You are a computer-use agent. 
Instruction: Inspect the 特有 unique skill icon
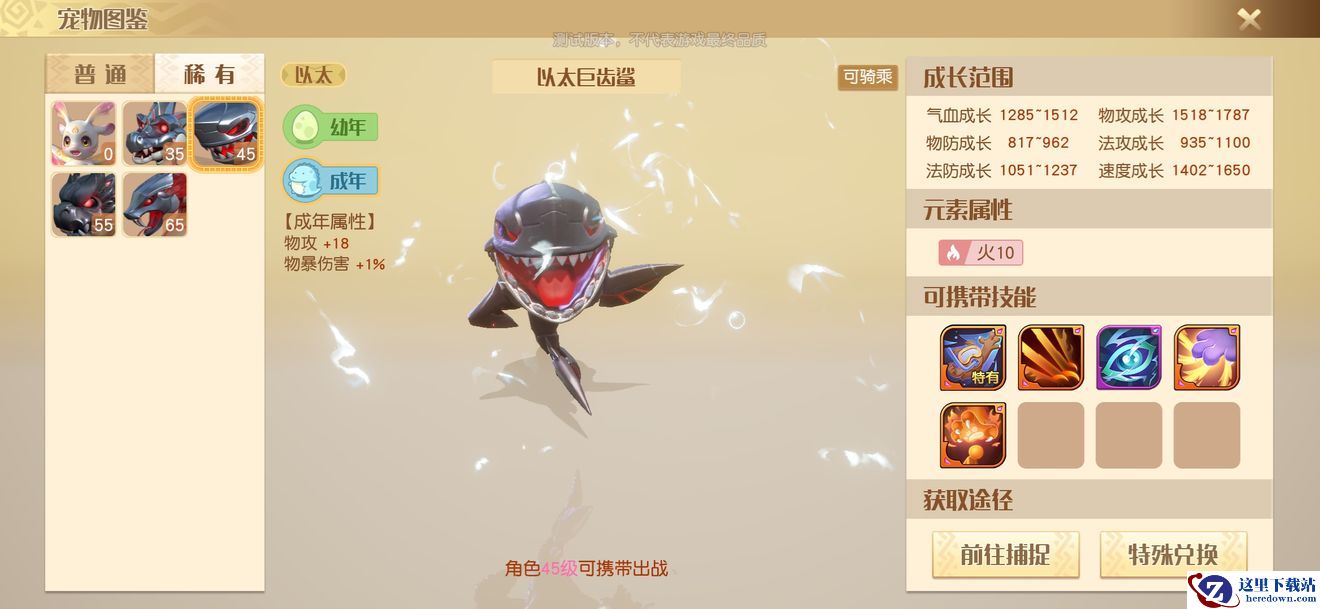click(973, 357)
